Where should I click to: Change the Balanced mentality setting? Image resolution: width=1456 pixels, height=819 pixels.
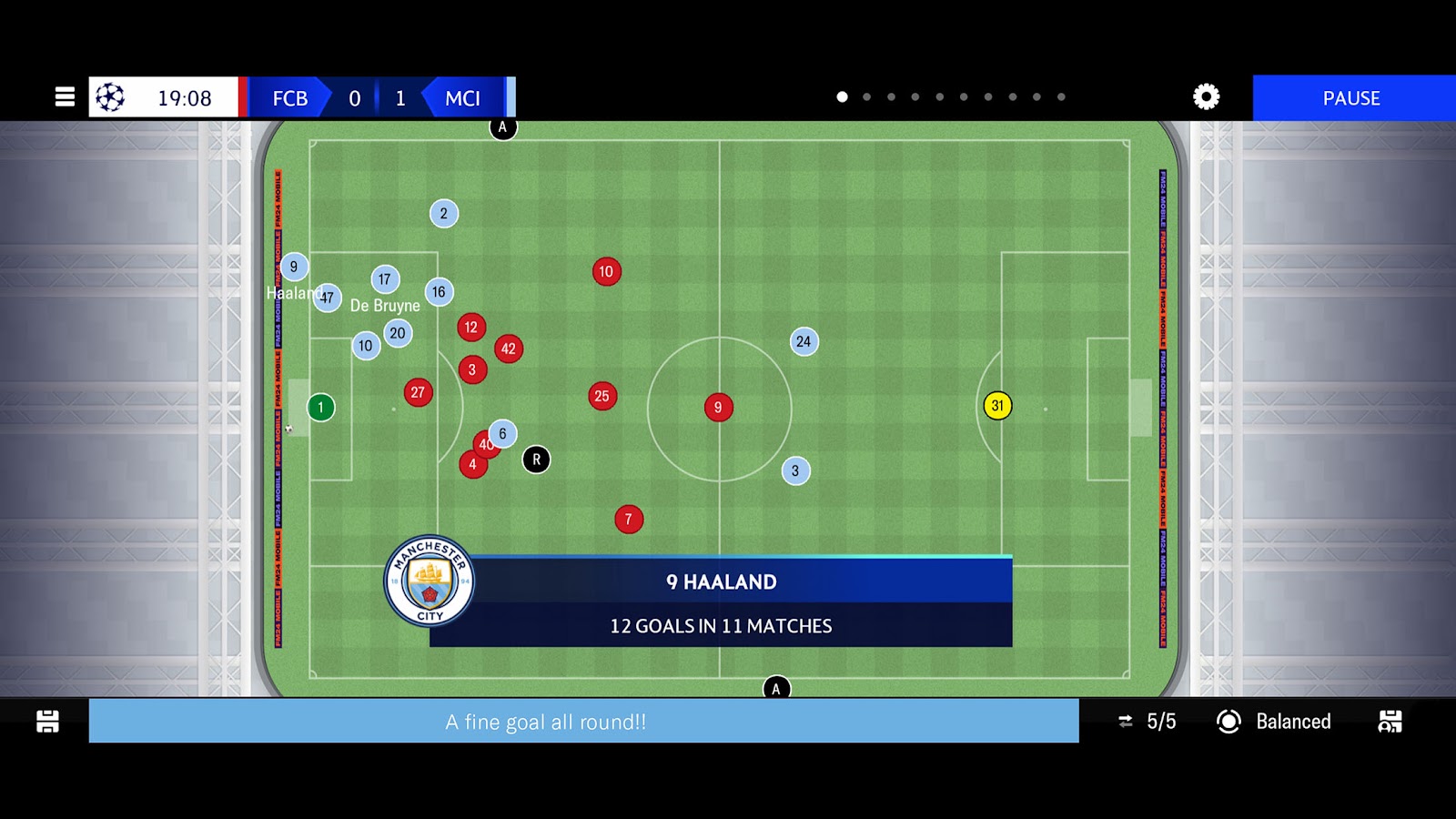[1274, 722]
